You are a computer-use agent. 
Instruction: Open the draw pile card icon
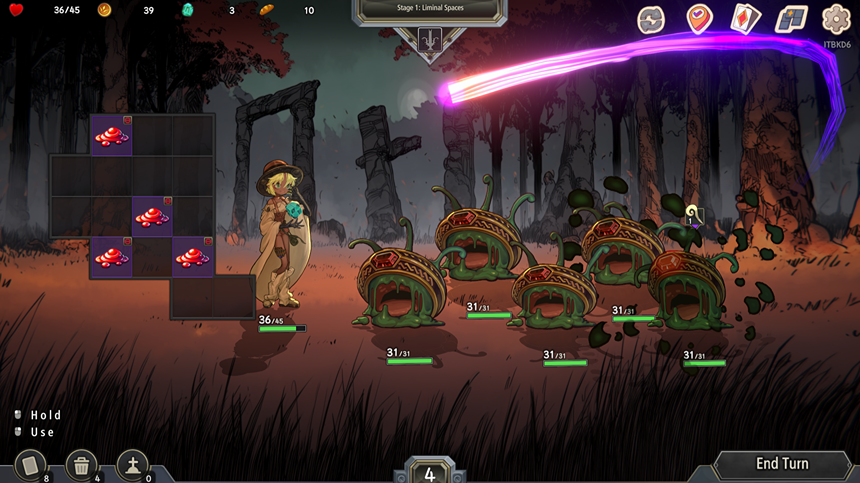coord(31,465)
